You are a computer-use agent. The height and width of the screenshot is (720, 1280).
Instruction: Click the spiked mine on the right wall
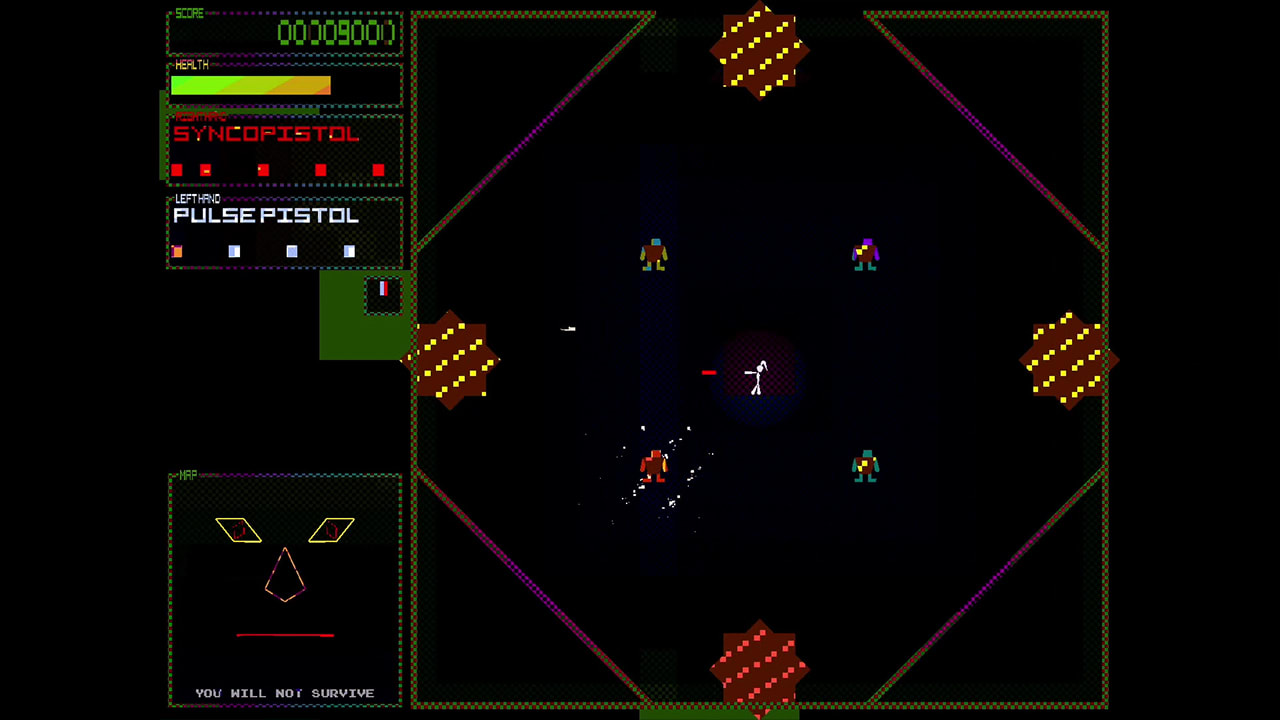click(1068, 360)
